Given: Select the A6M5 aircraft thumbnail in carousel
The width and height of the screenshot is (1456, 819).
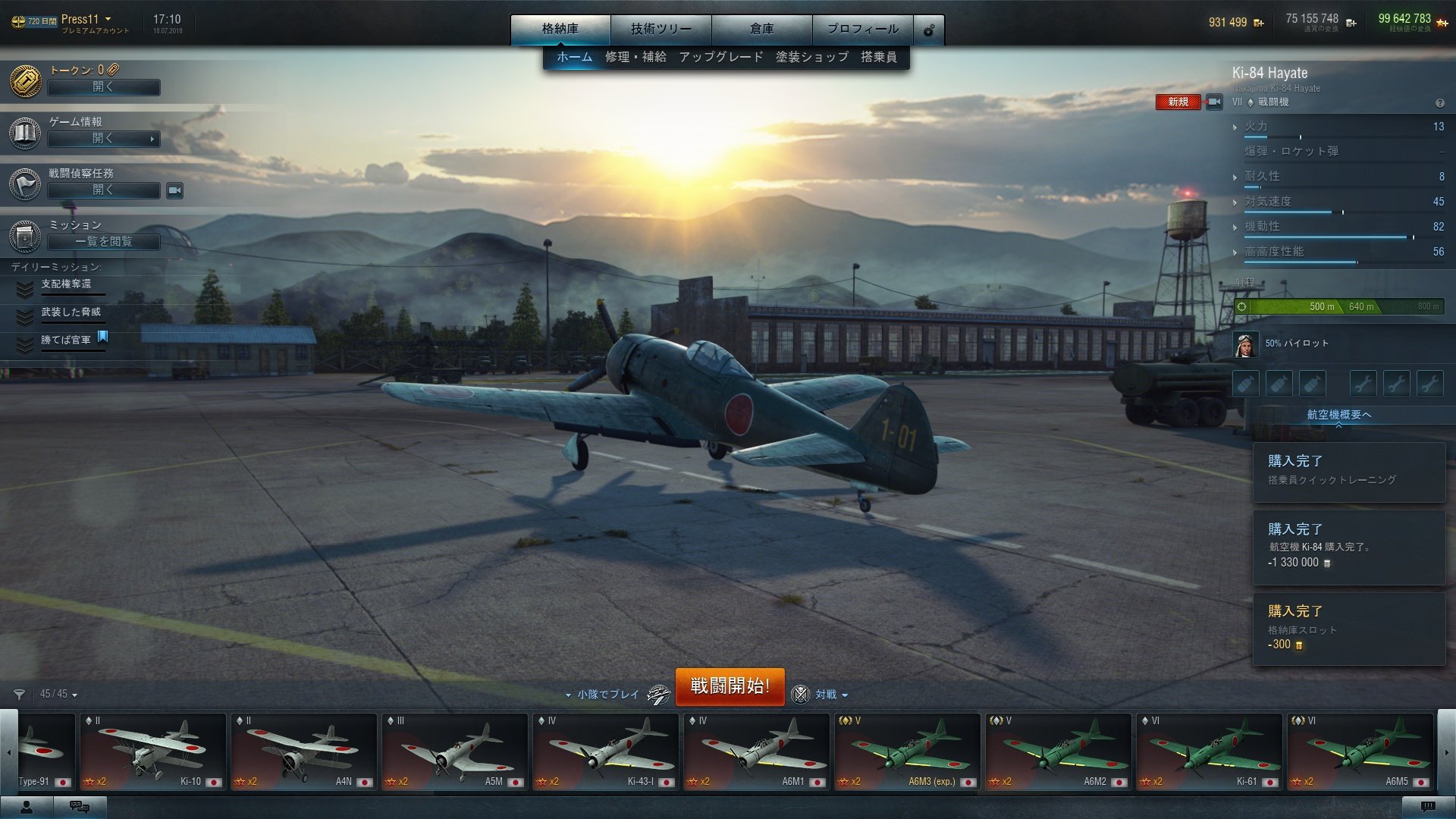Looking at the screenshot, I should (1360, 751).
